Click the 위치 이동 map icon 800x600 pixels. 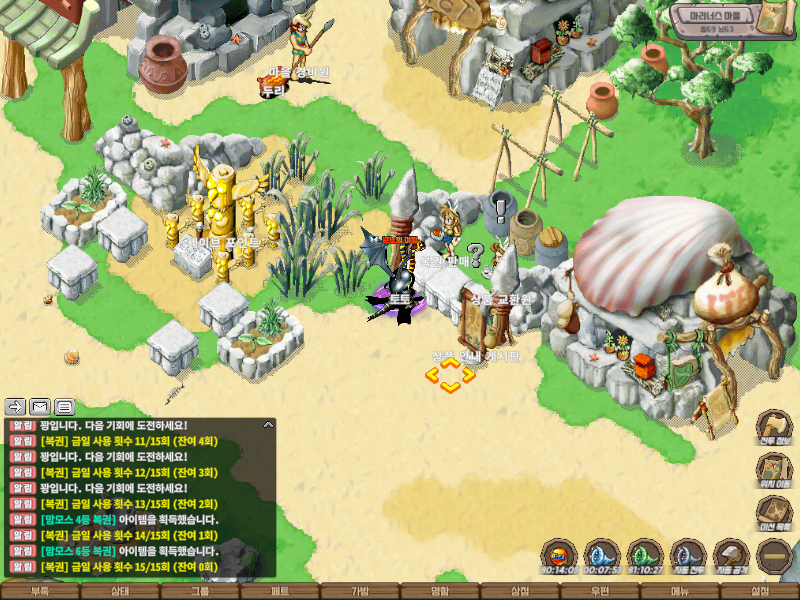click(774, 471)
